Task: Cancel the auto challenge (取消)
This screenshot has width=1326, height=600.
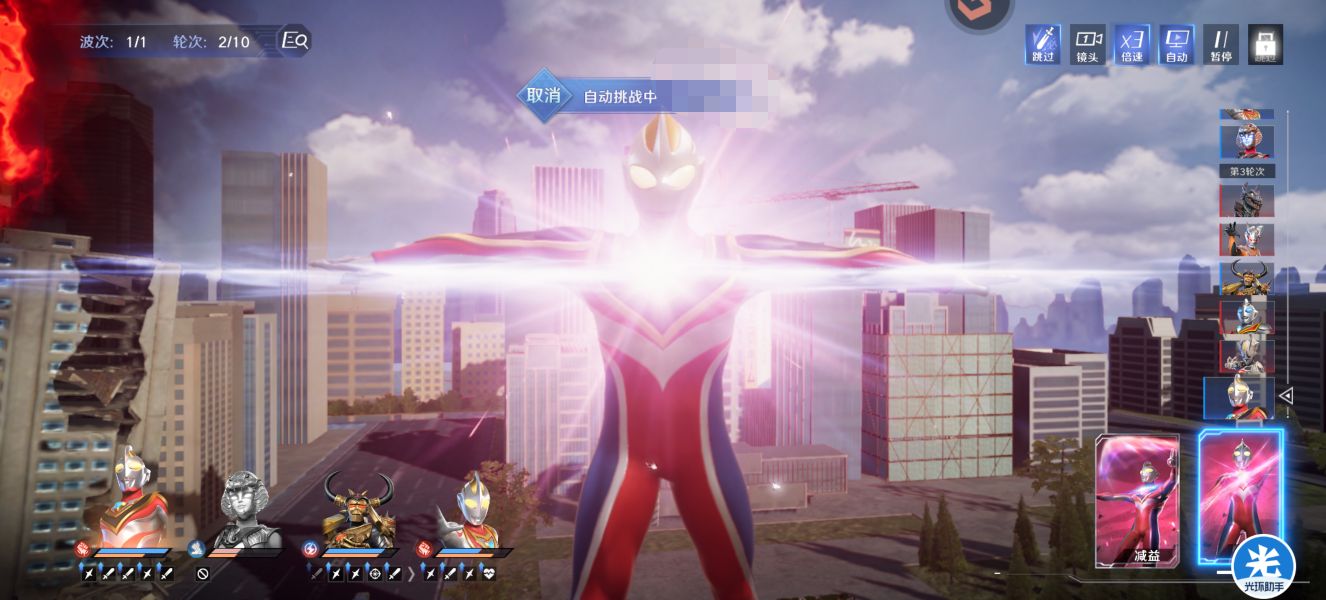Action: point(543,96)
